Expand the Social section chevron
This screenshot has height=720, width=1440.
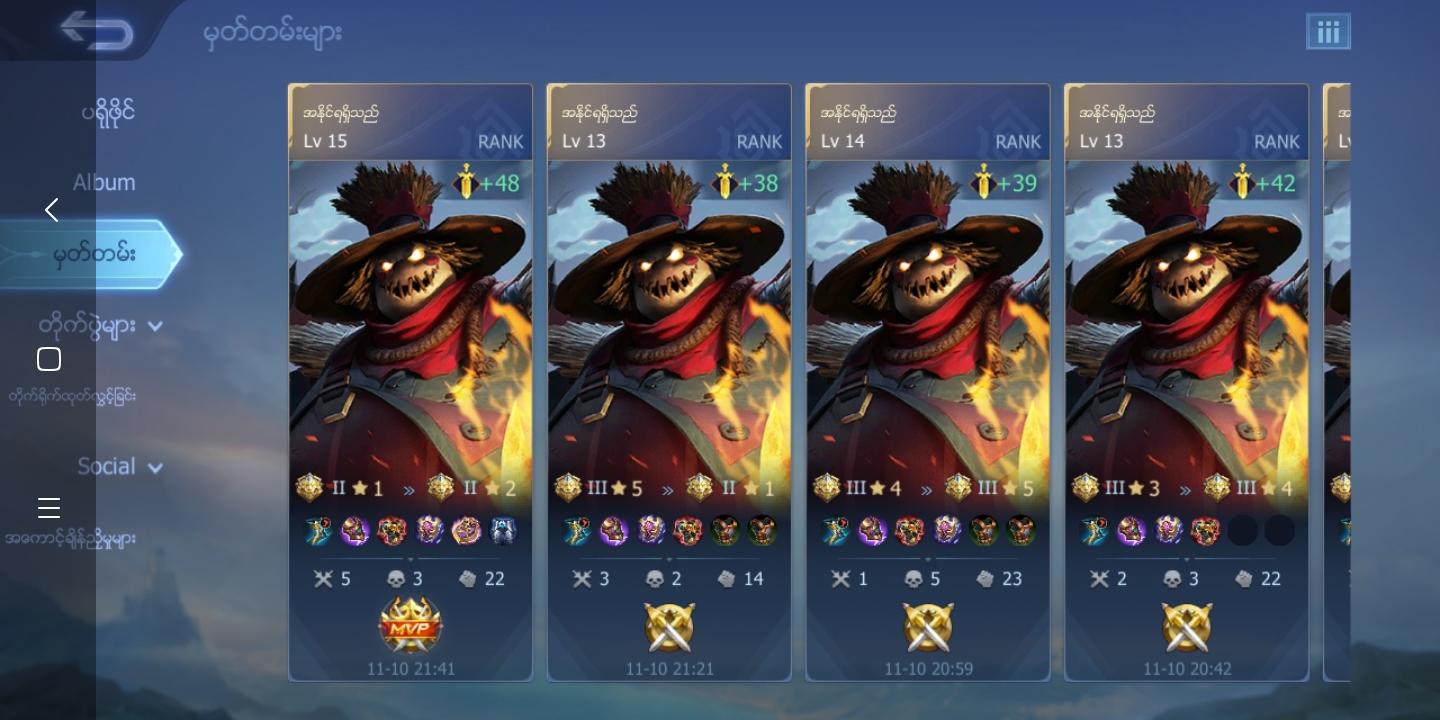(156, 468)
